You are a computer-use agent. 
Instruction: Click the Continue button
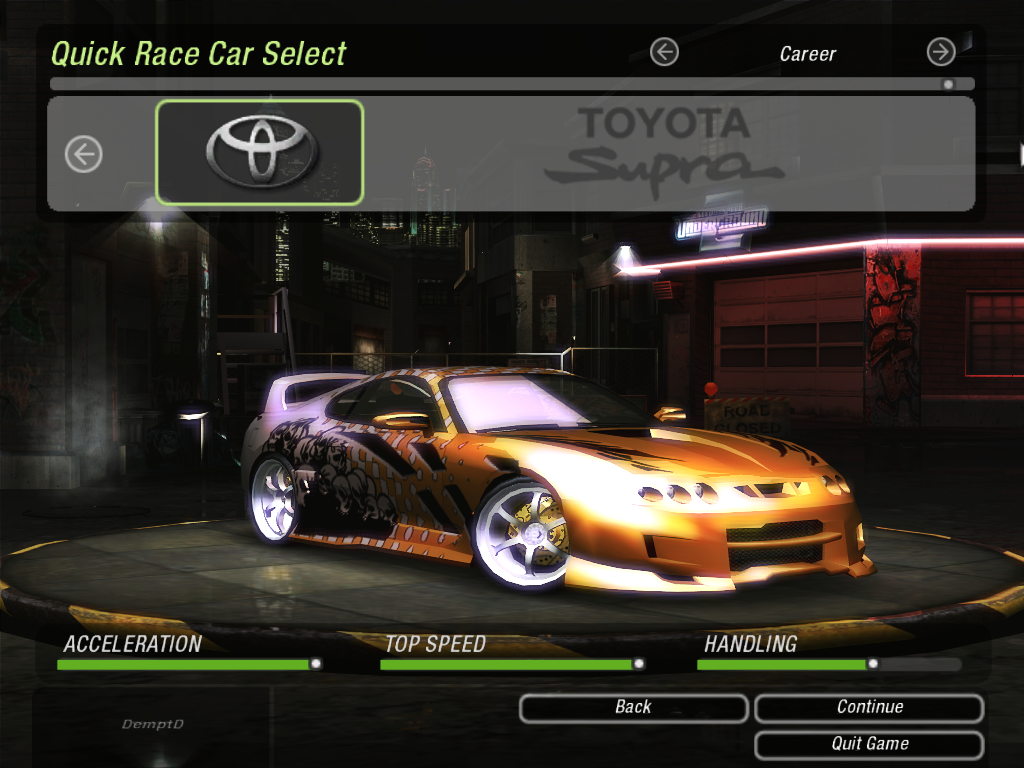coord(868,708)
